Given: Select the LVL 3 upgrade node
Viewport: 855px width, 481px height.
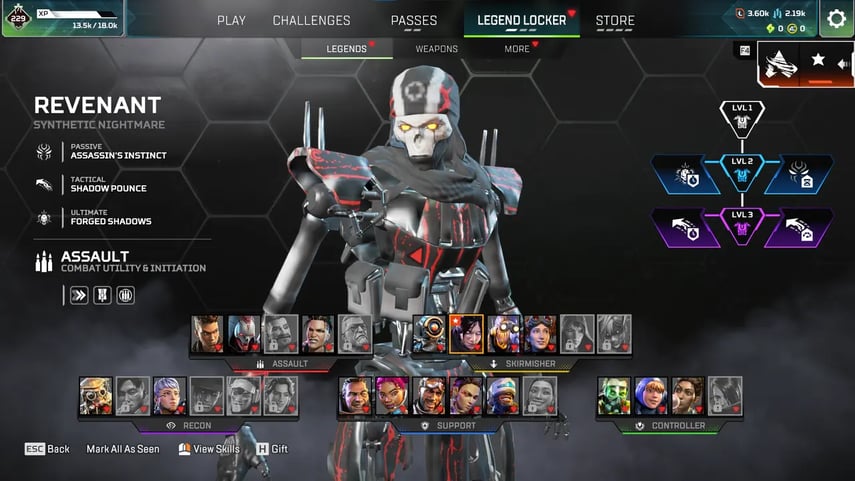Looking at the screenshot, I should (x=741, y=225).
